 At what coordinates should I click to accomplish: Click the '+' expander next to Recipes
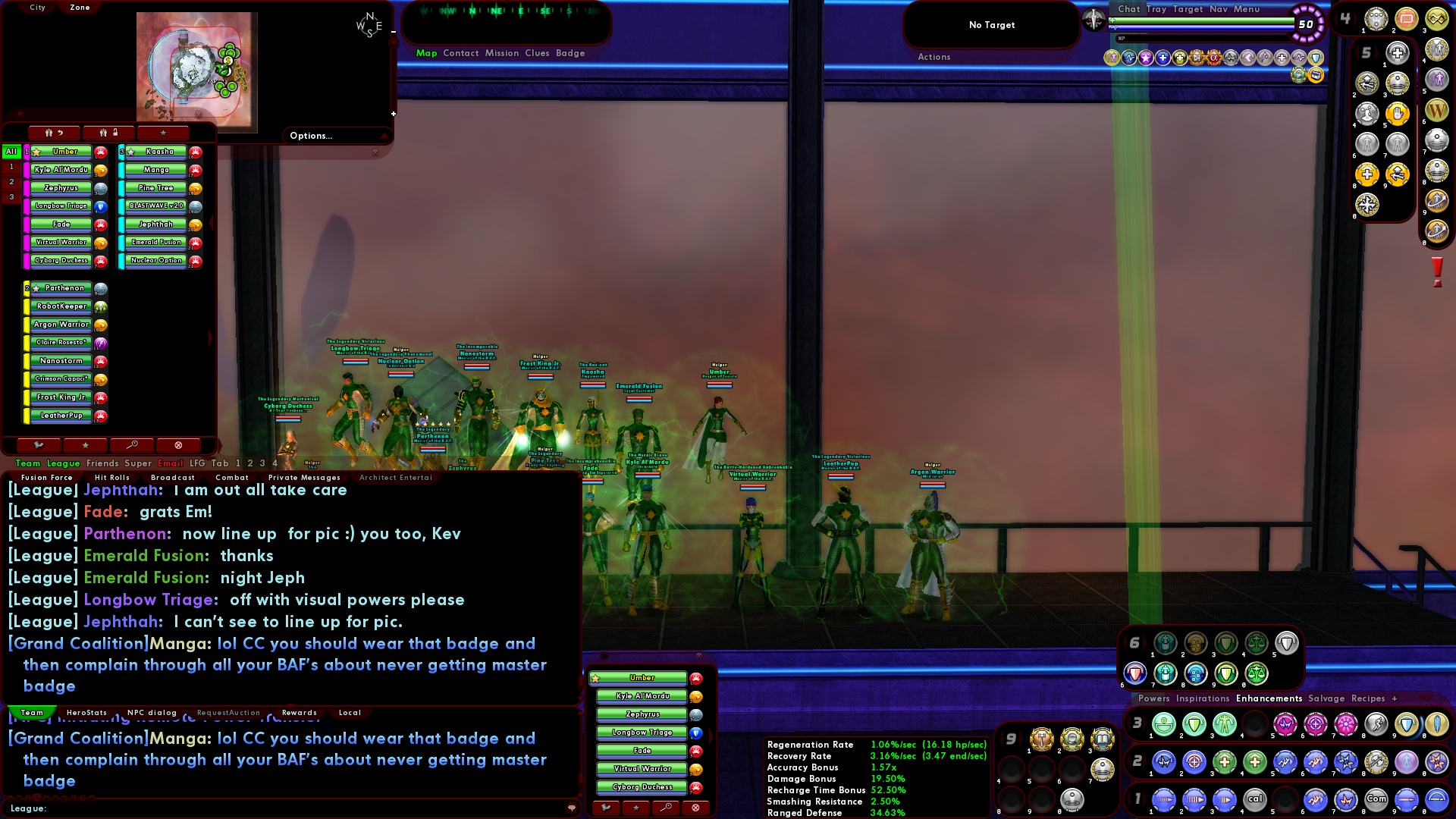click(x=1394, y=699)
